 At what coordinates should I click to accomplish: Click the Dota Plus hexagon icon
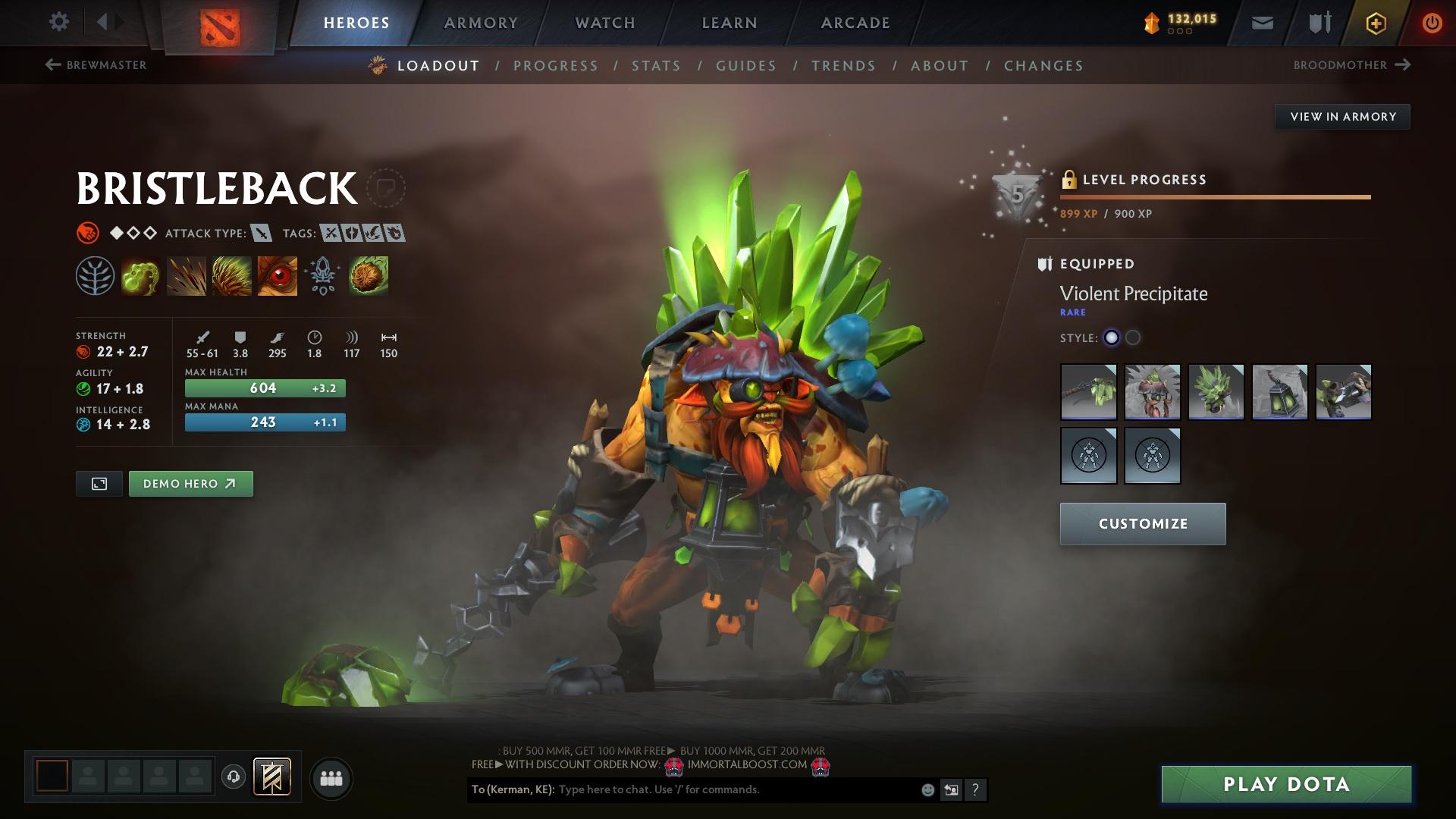(1375, 23)
